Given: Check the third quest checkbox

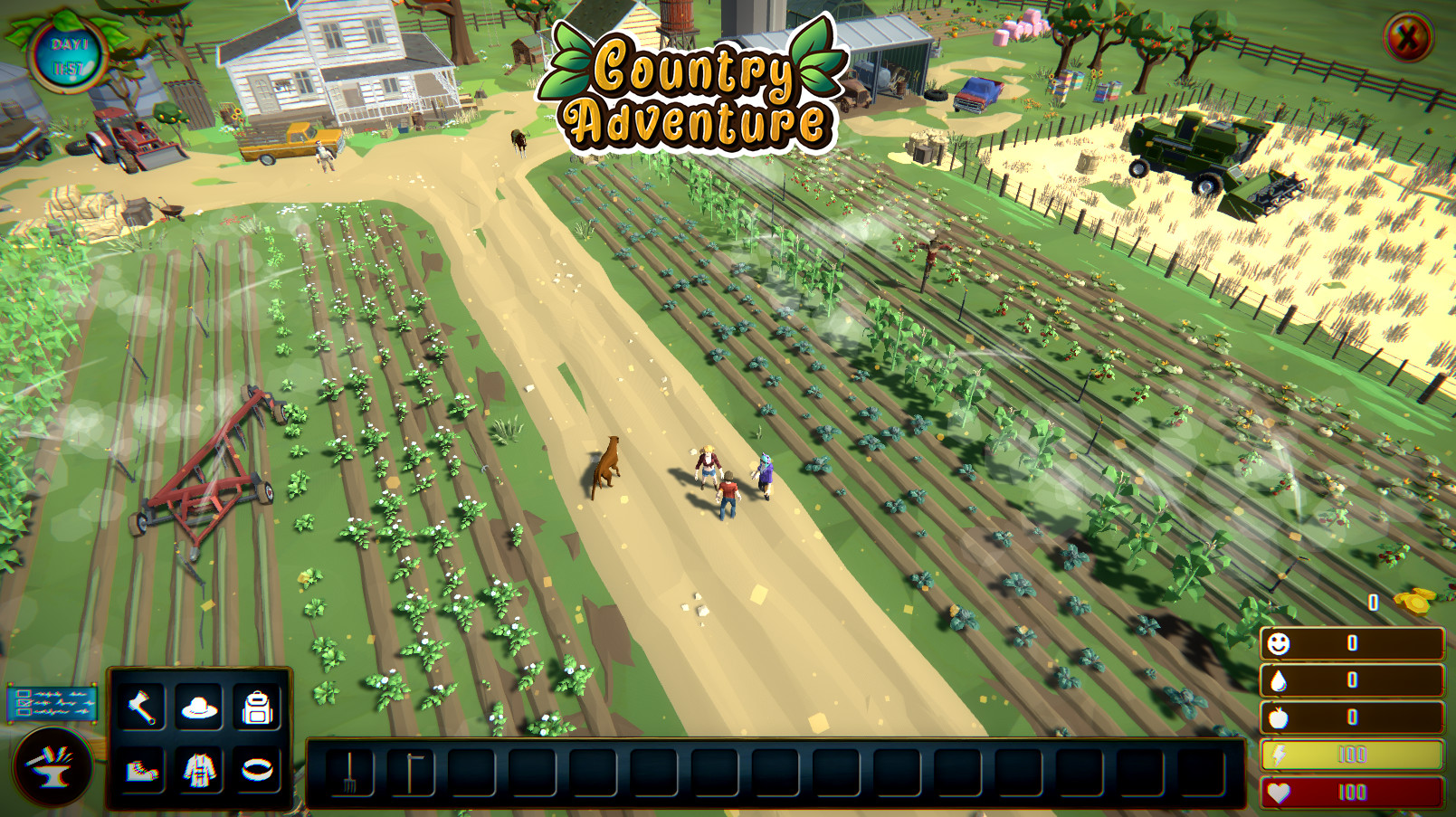Looking at the screenshot, I should [x=22, y=712].
